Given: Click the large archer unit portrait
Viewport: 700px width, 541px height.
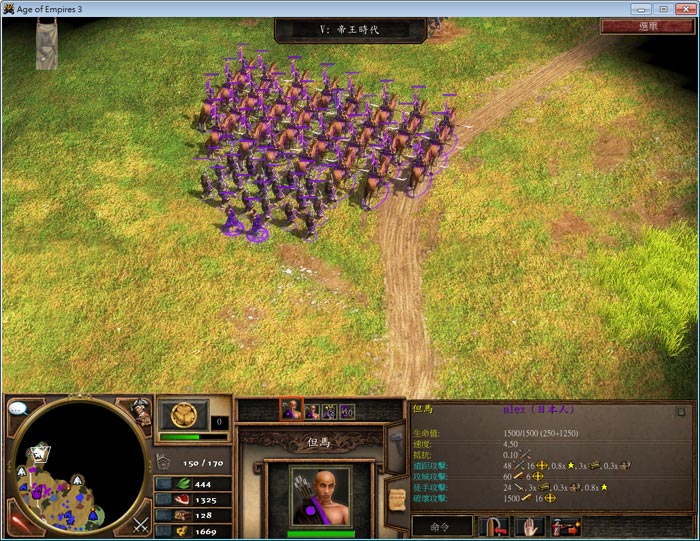Looking at the screenshot, I should [322, 496].
